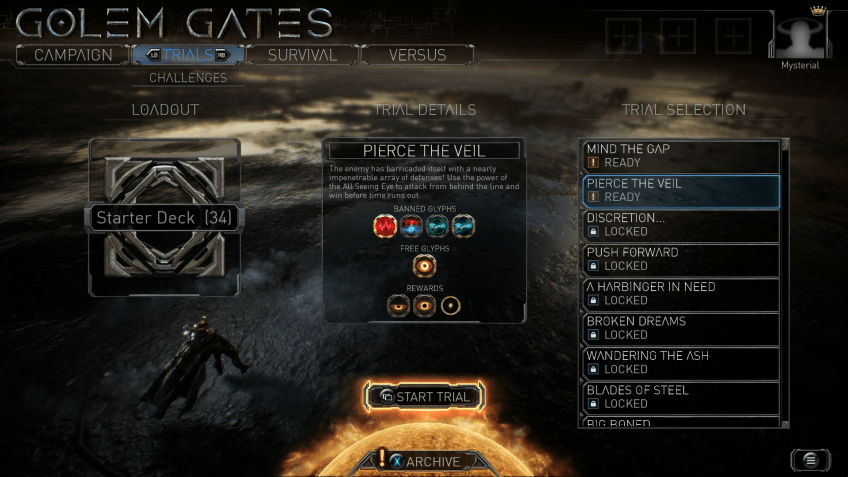Select the Wandering the Ash trial

tap(680, 363)
